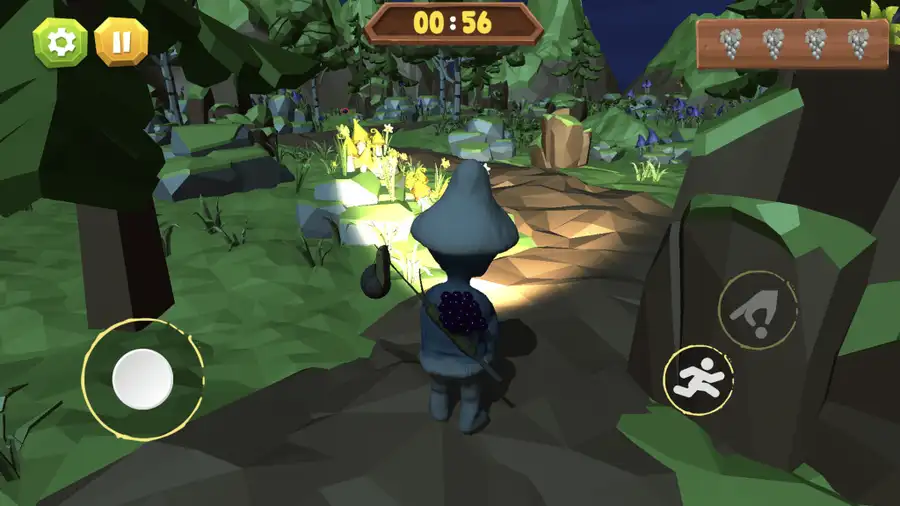The height and width of the screenshot is (506, 900).
Task: Tap the running man sprint button
Action: click(698, 380)
